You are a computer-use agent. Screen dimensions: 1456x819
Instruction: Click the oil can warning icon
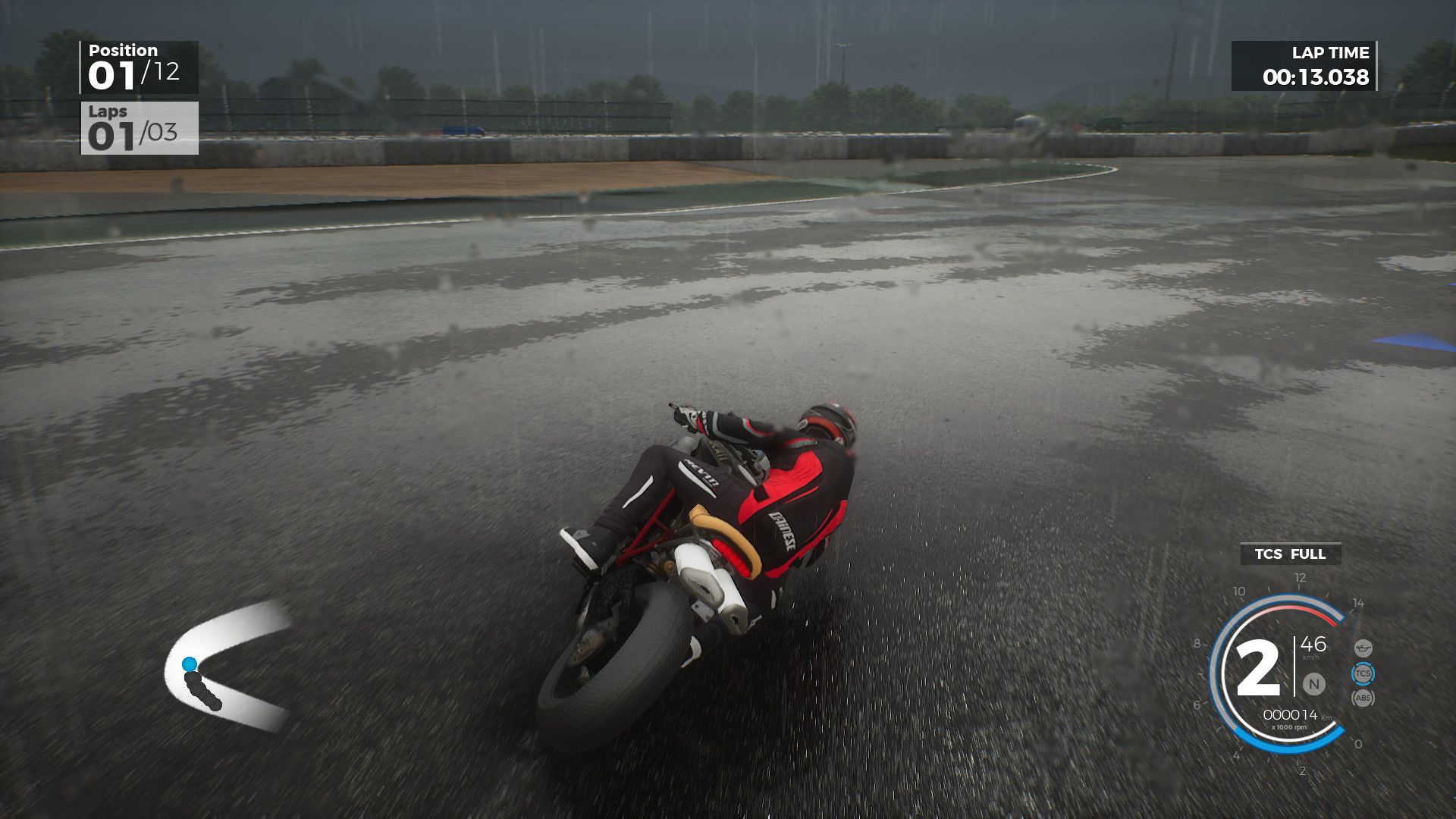(1363, 648)
